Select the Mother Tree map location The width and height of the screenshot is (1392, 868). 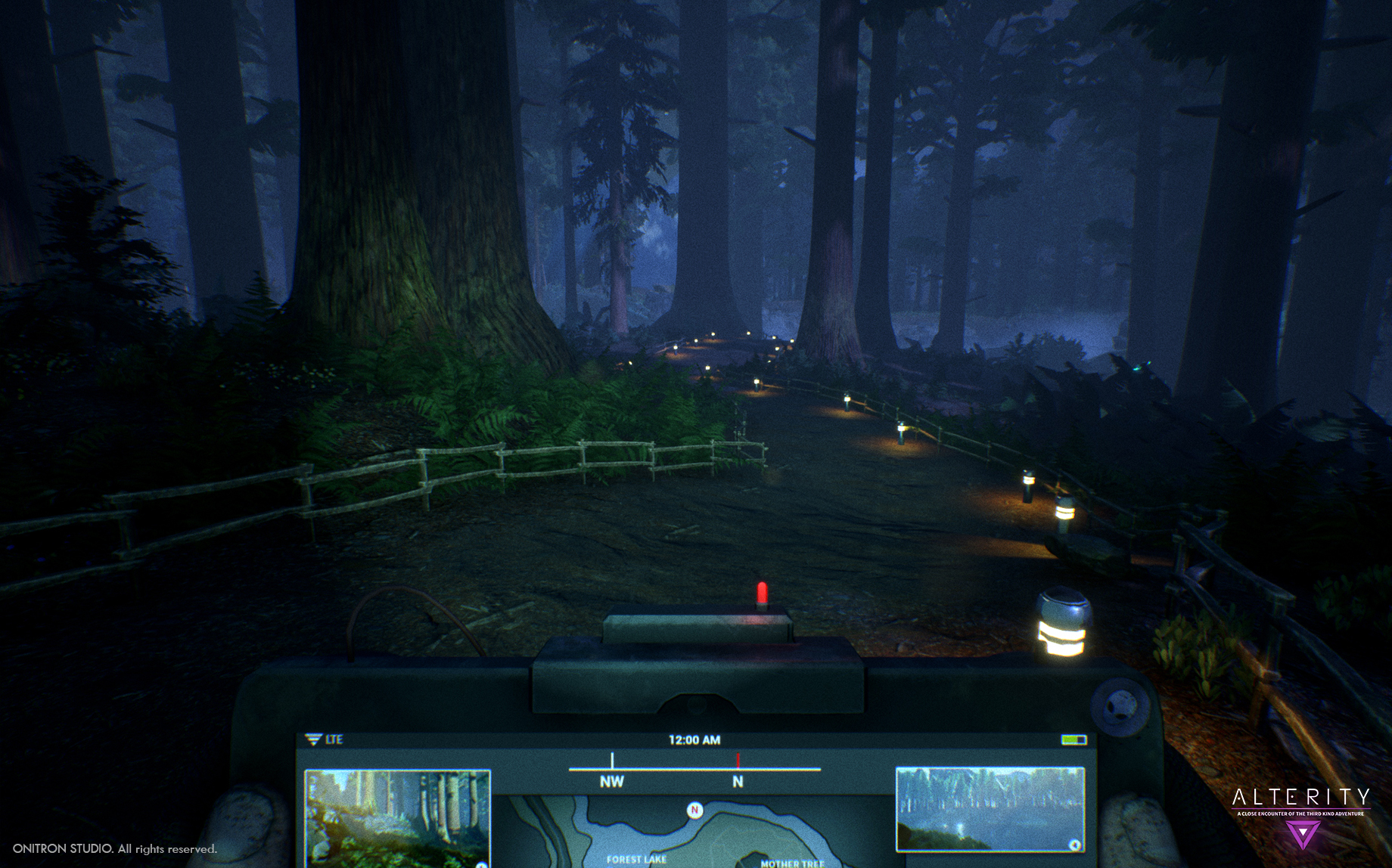792,863
